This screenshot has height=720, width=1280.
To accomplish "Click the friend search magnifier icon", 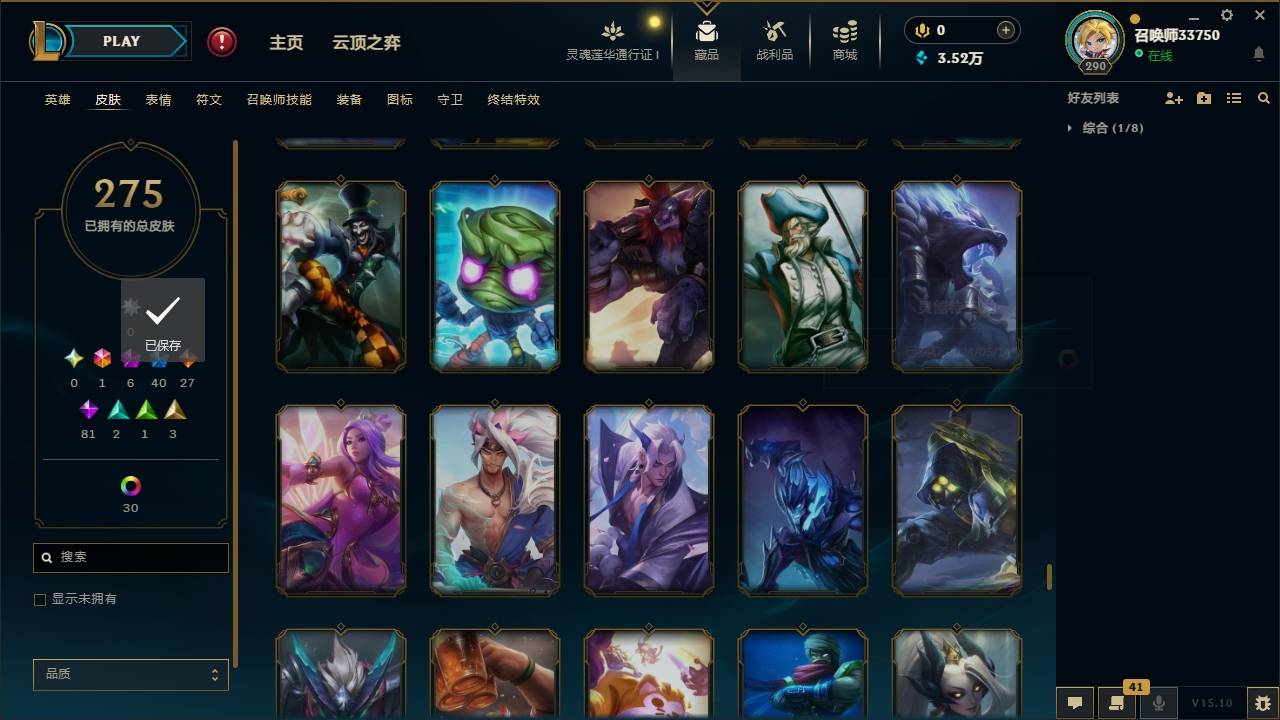I will 1263,97.
